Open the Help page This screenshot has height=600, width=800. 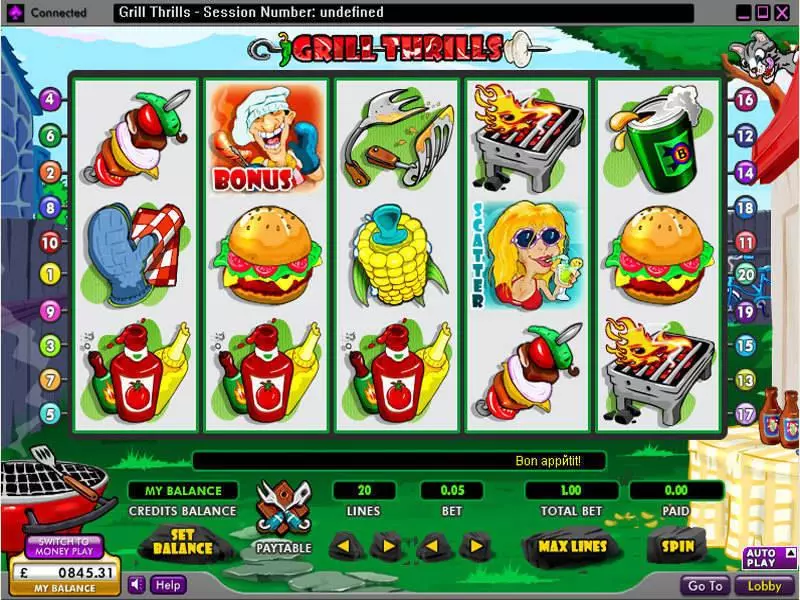167,585
